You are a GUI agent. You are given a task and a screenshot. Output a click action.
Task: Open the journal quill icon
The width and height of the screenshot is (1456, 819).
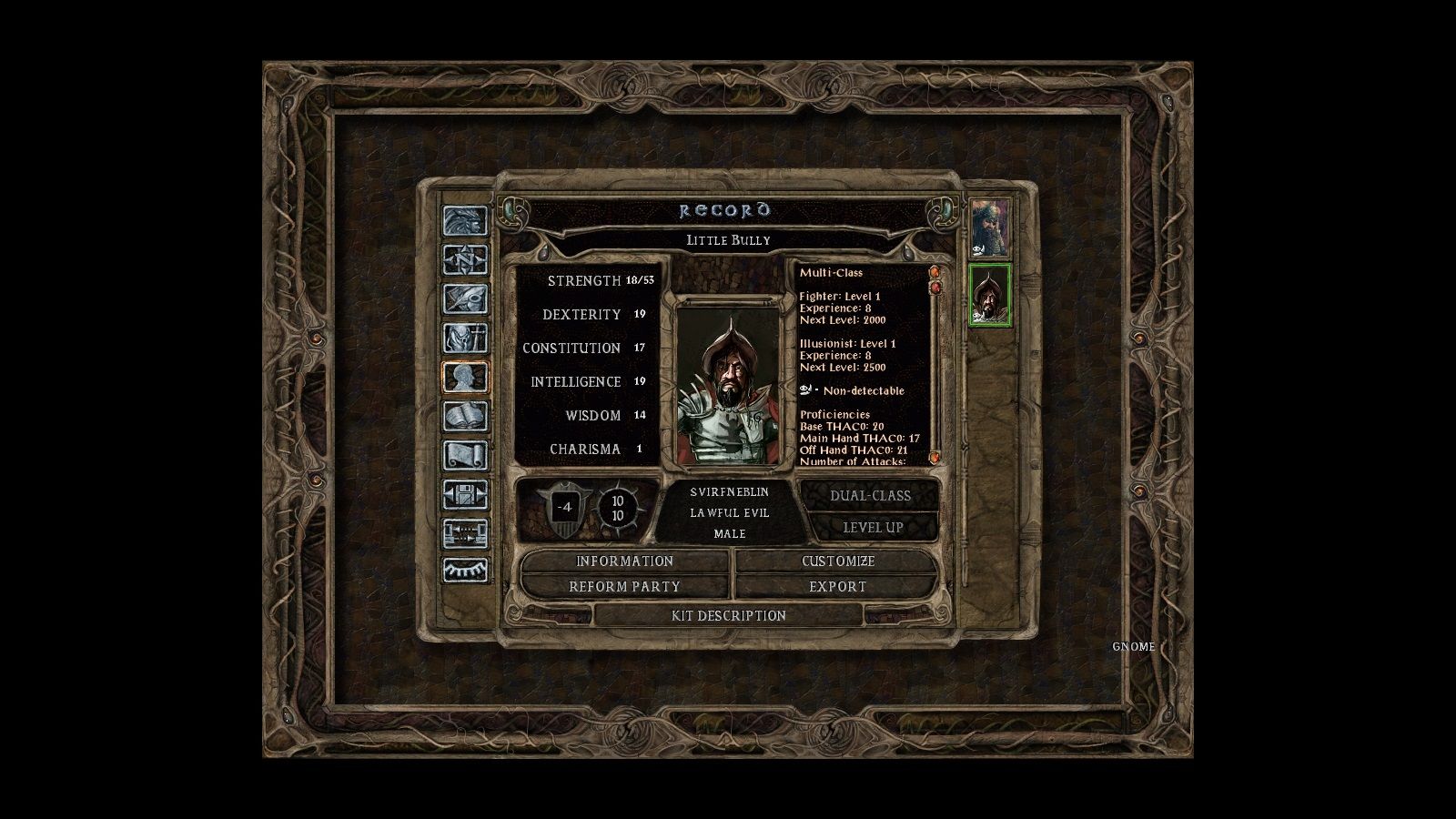(465, 299)
